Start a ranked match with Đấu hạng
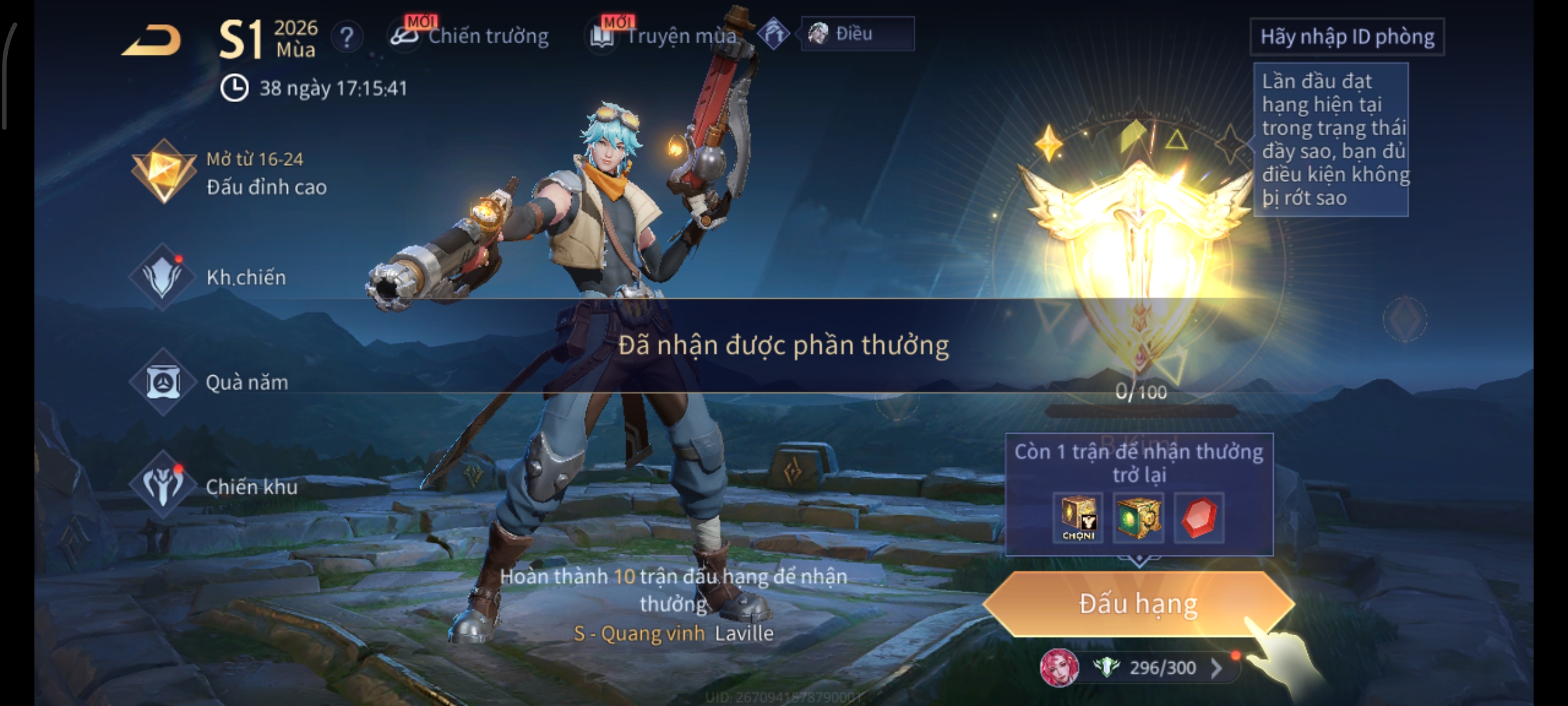 [x=1137, y=604]
